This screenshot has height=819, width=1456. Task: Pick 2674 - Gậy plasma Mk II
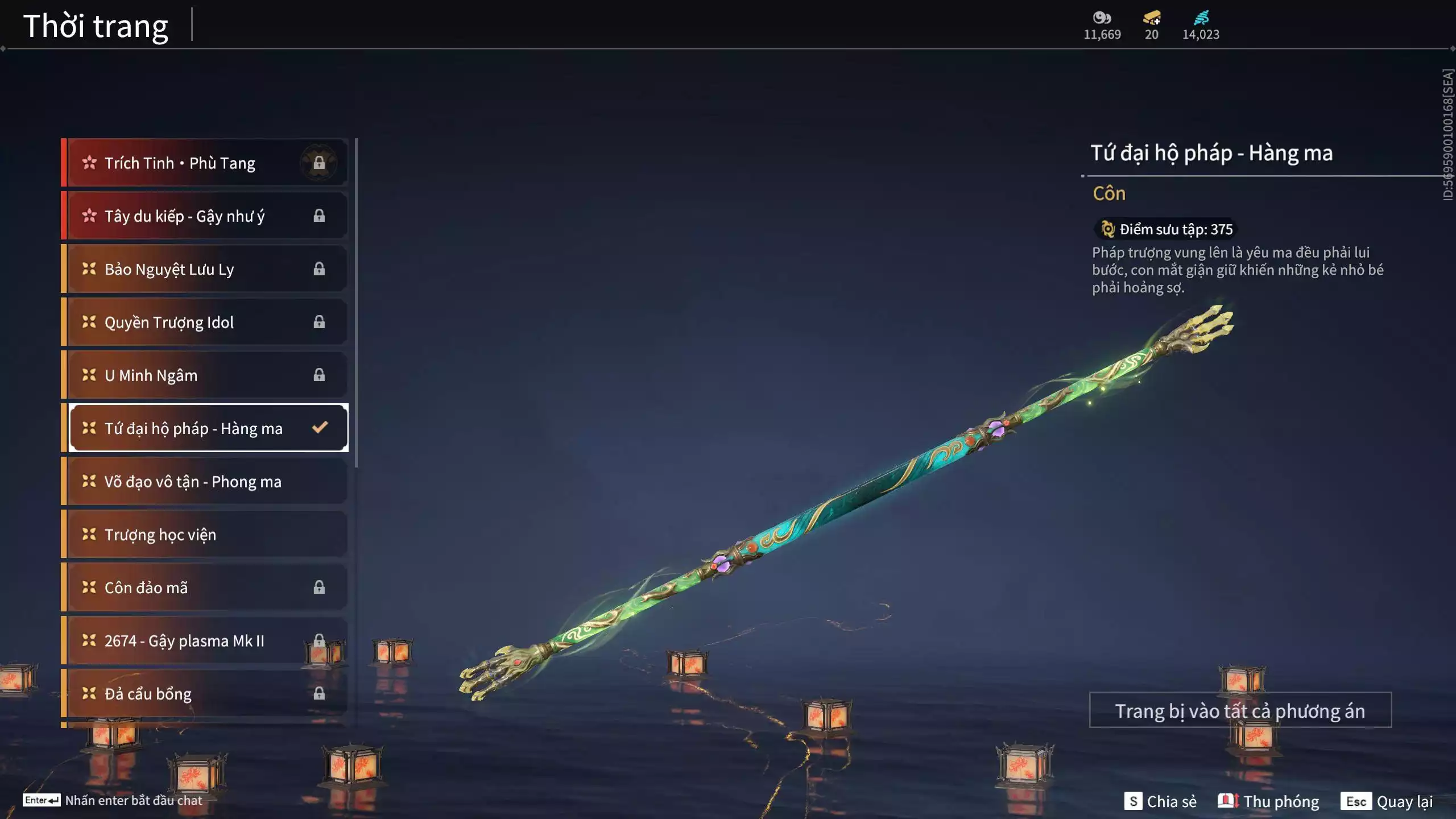pyautogui.click(x=205, y=640)
